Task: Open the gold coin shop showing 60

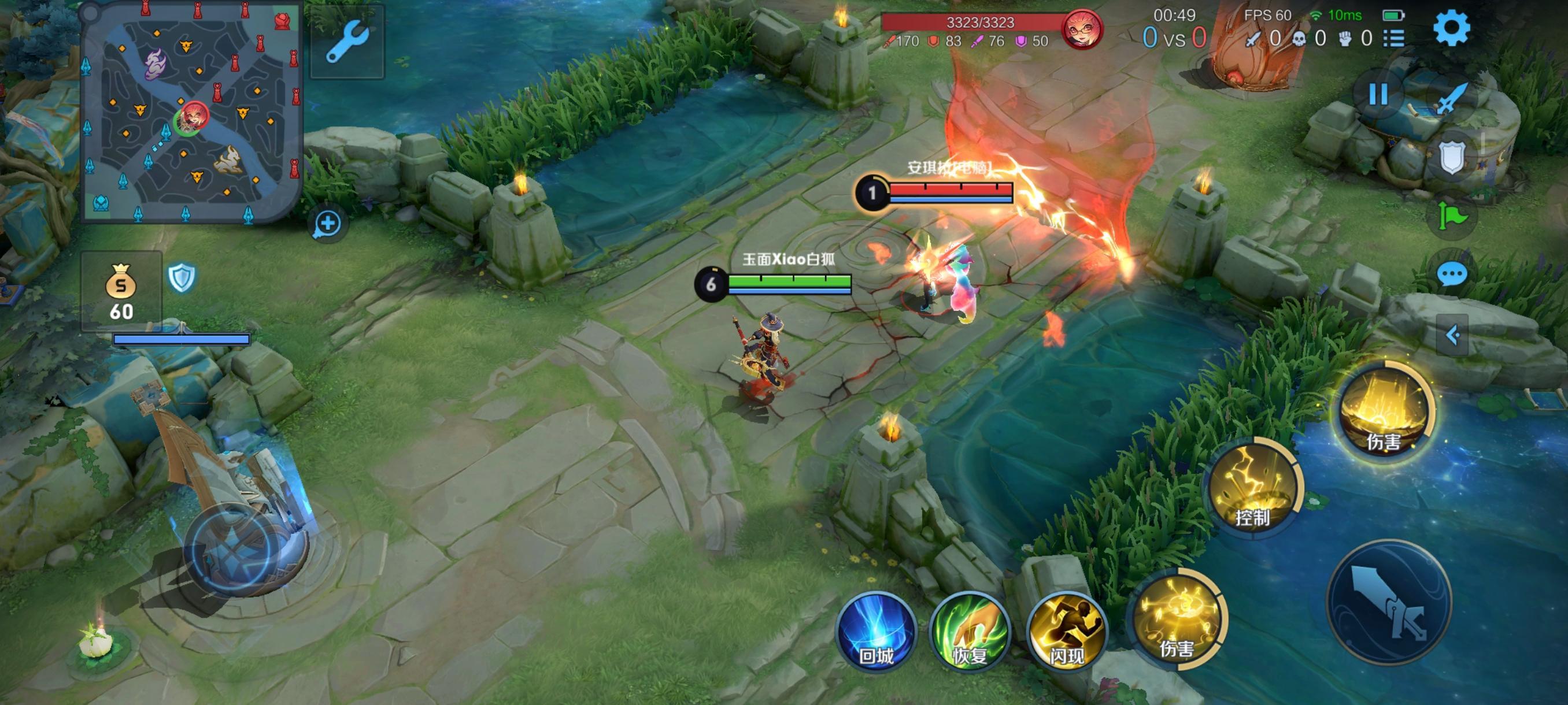Action: click(121, 292)
